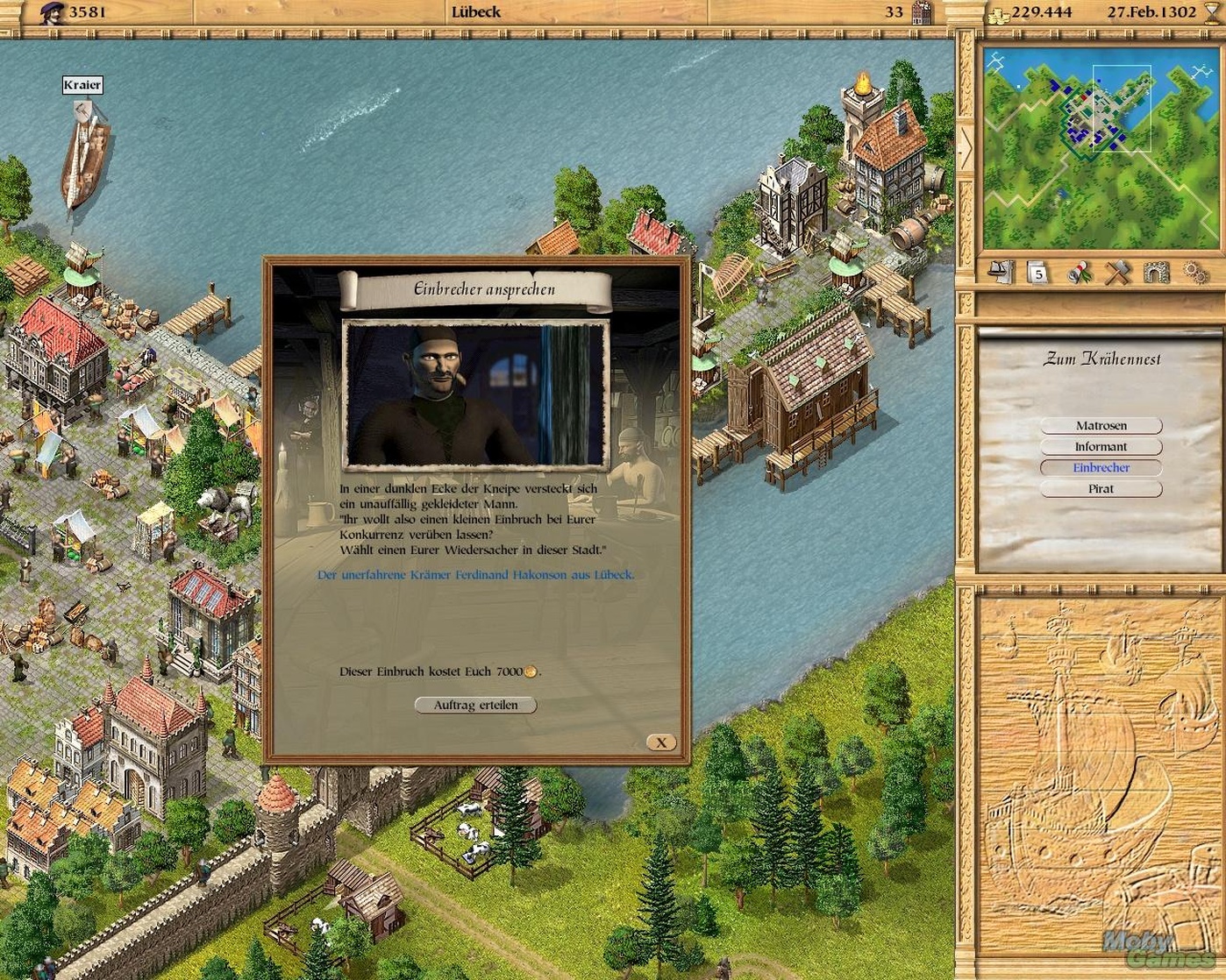The image size is (1226, 980).
Task: Open the sealed scroll icon
Action: tap(1079, 273)
